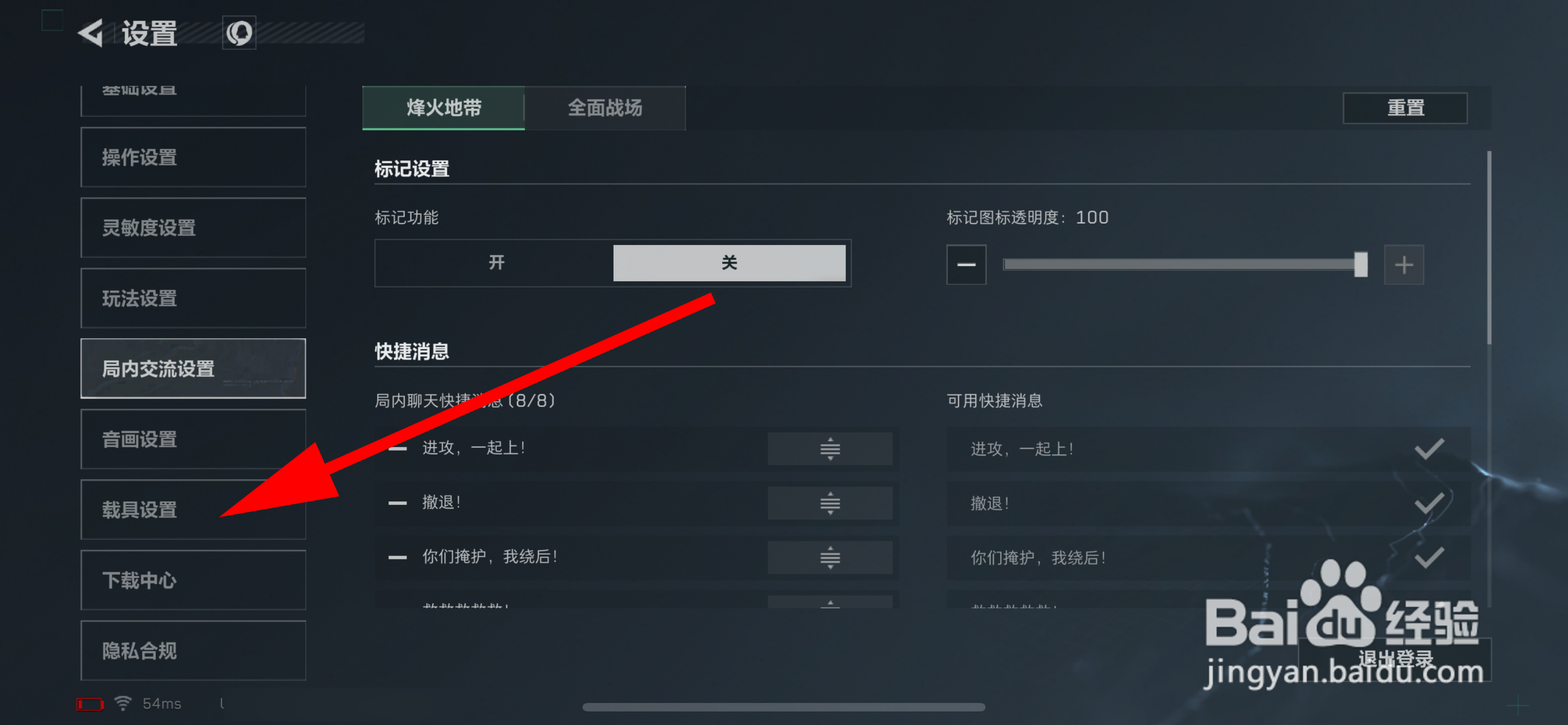Enable 标记功能 by selecting 开

tap(494, 263)
